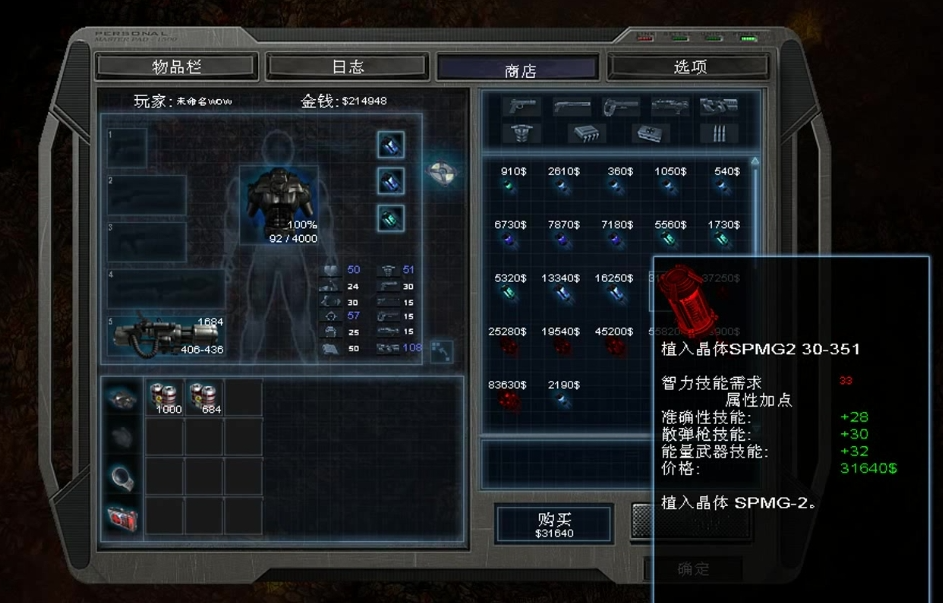The image size is (943, 603).
Task: Select the 商店 shop tab
Action: pyautogui.click(x=519, y=69)
